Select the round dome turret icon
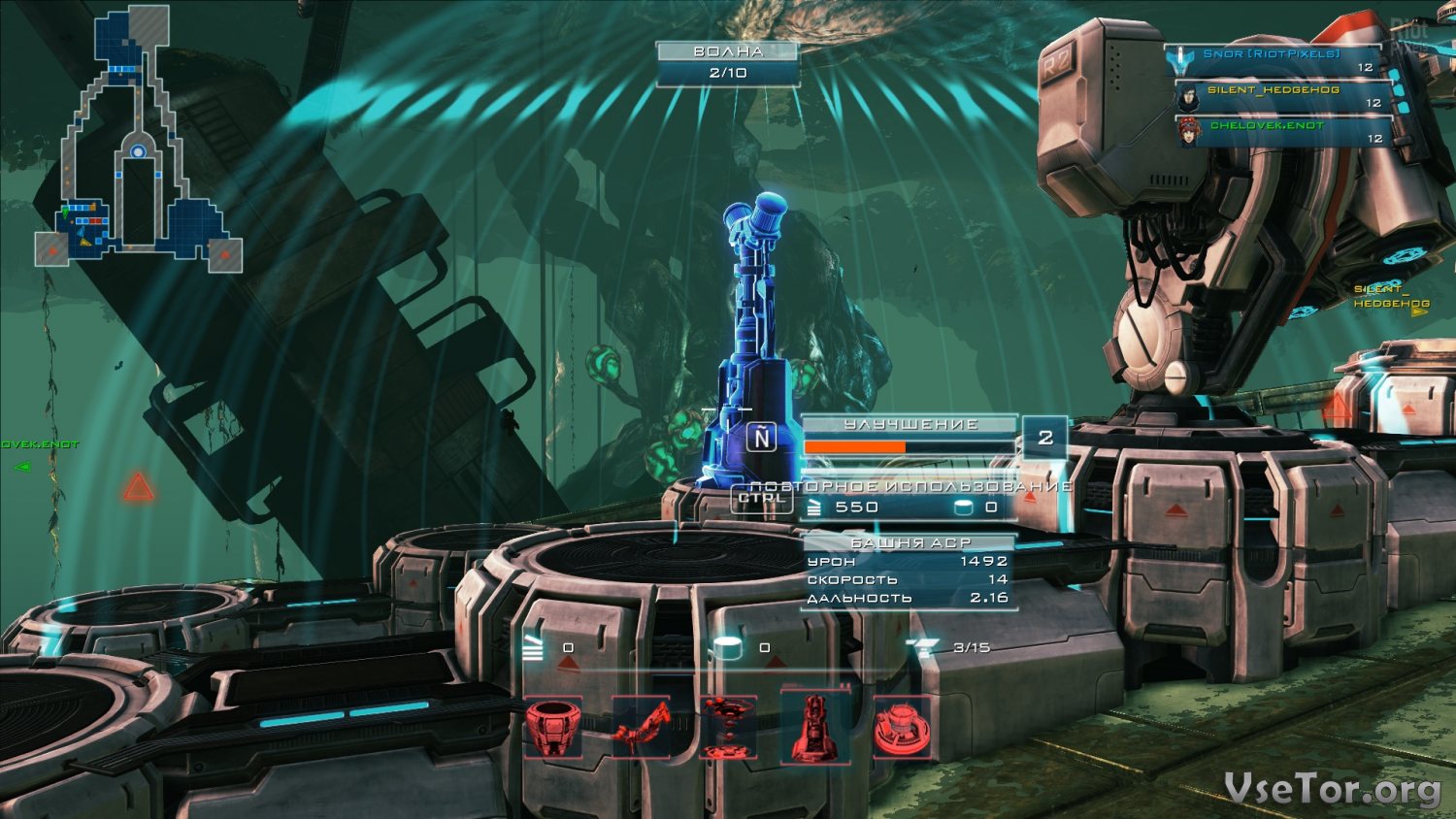1456x819 pixels. tap(902, 728)
